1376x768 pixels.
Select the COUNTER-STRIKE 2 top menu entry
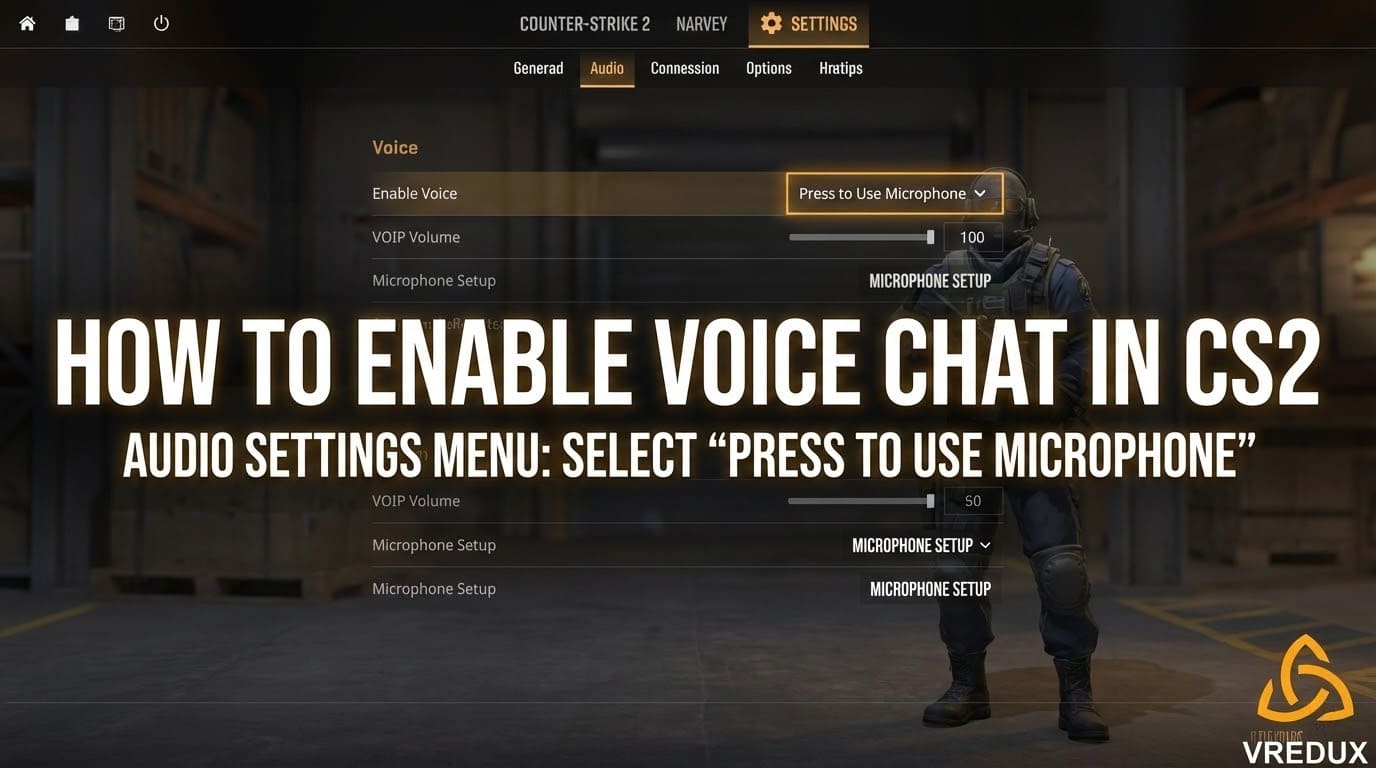584,24
